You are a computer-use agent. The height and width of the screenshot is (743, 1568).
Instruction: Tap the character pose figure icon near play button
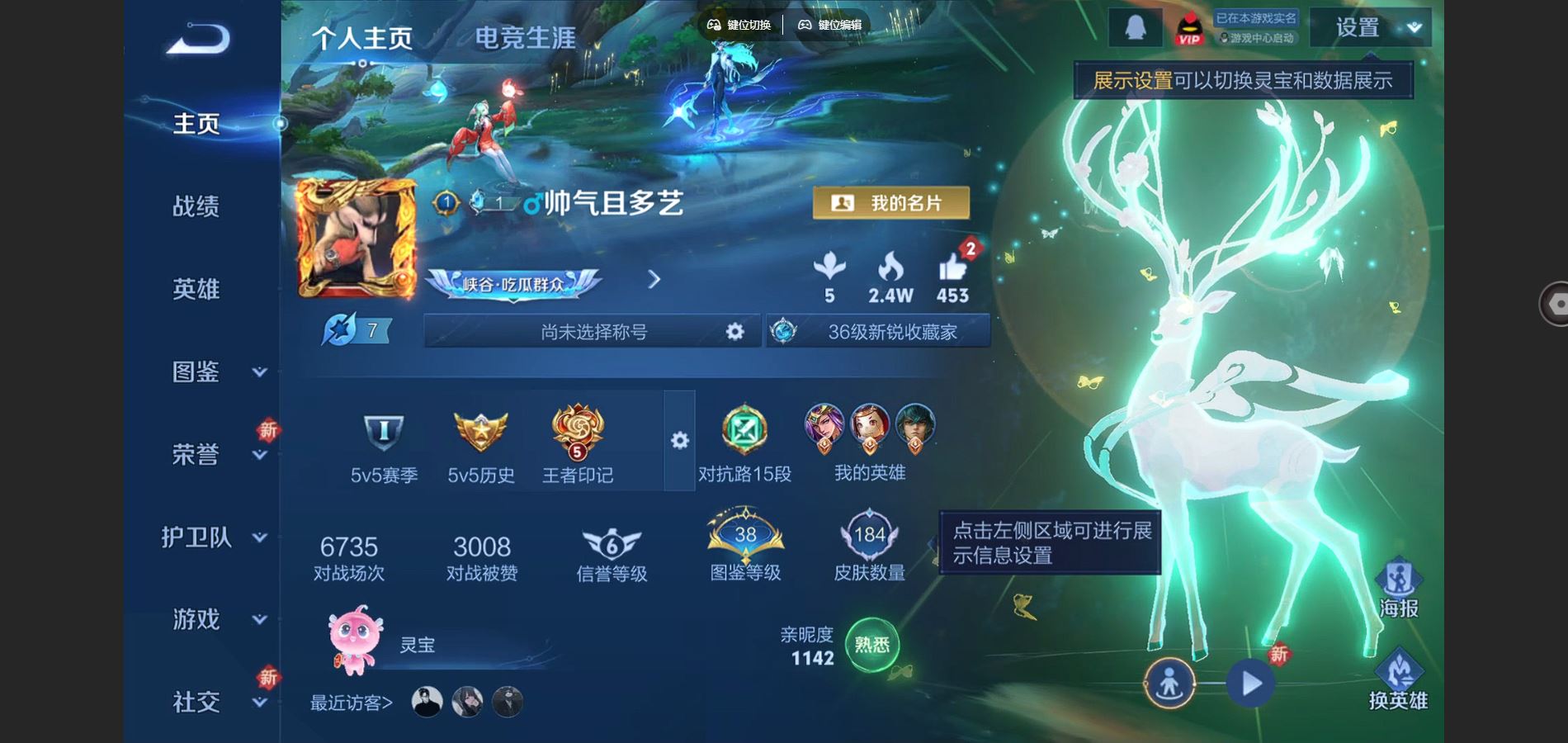click(x=1171, y=684)
